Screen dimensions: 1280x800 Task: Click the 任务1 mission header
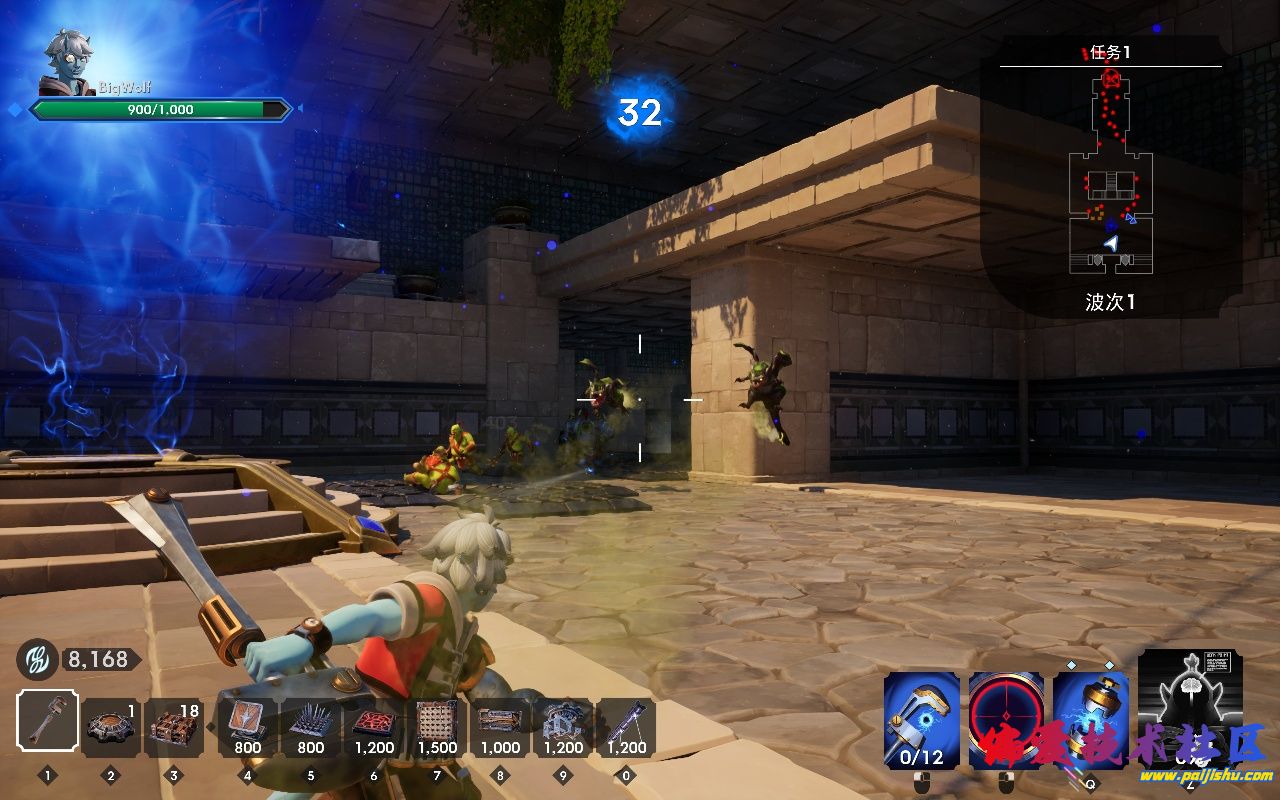(1110, 53)
